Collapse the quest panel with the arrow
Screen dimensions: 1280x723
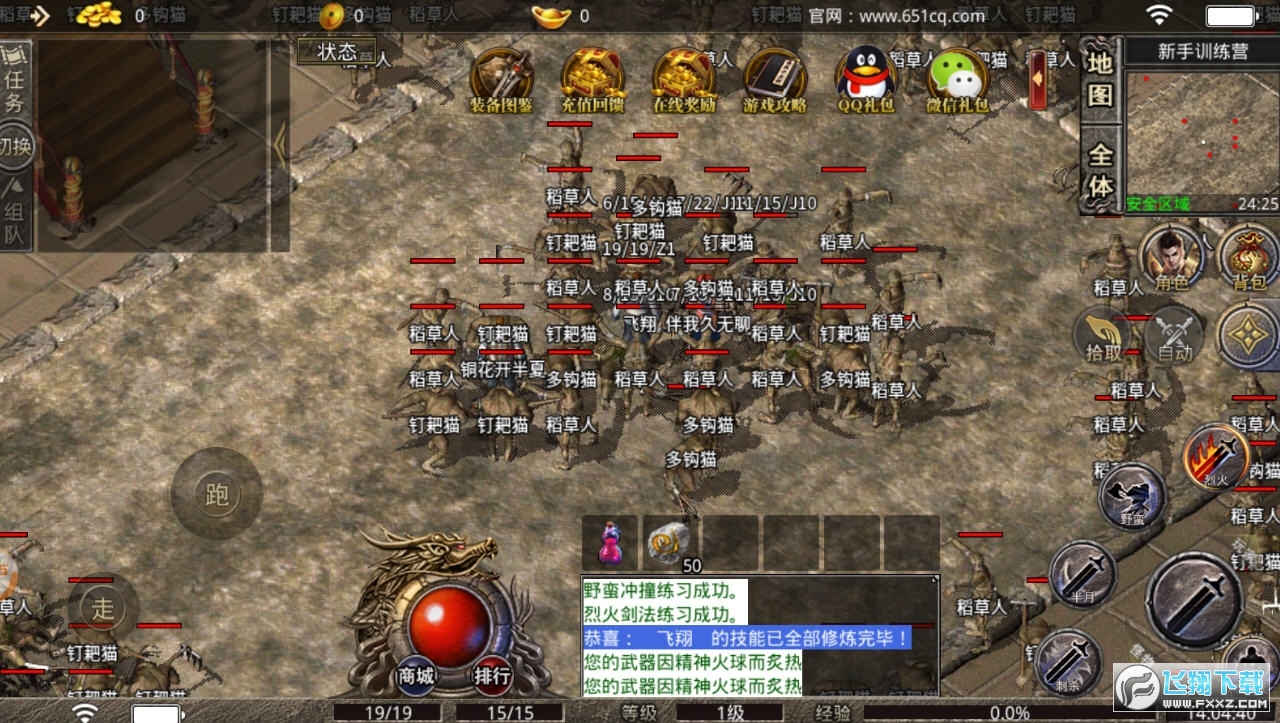tap(280, 147)
